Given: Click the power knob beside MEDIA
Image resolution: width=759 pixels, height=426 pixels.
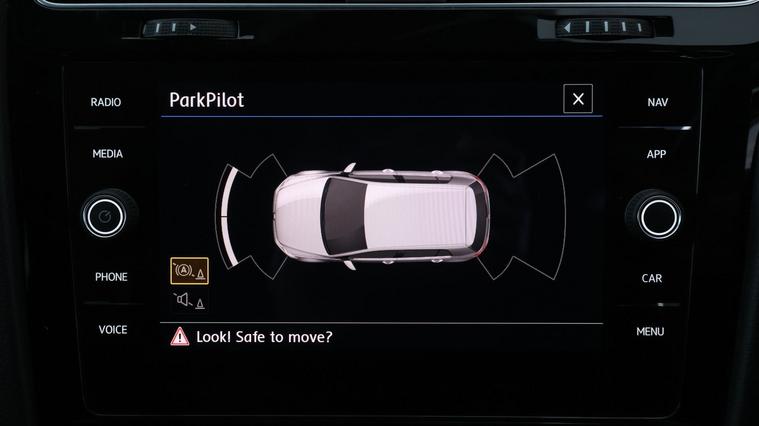Looking at the screenshot, I should pos(105,216).
